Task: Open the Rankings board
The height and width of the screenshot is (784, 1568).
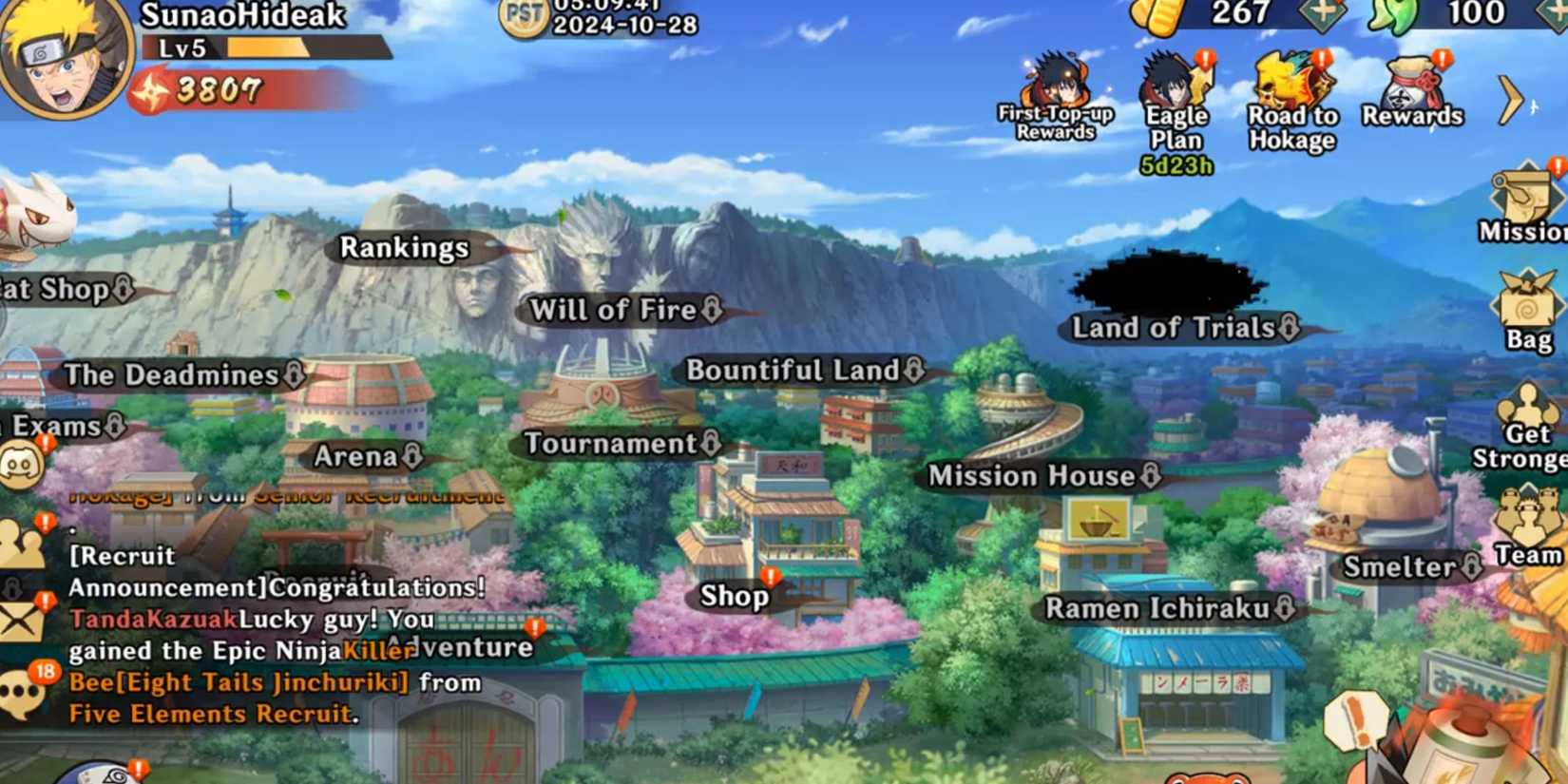Action: click(x=404, y=247)
